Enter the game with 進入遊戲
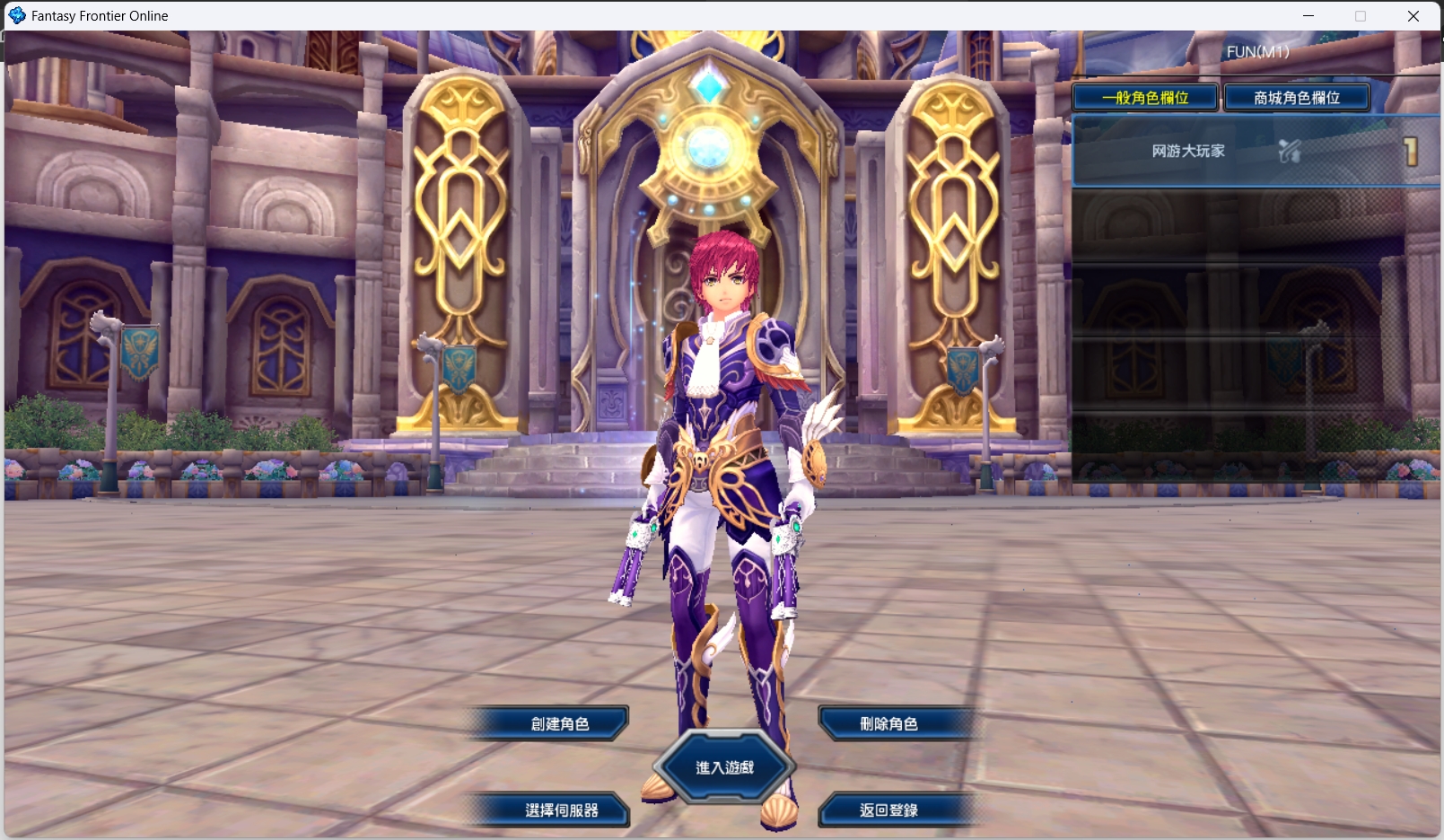The width and height of the screenshot is (1444, 840). pyautogui.click(x=724, y=767)
